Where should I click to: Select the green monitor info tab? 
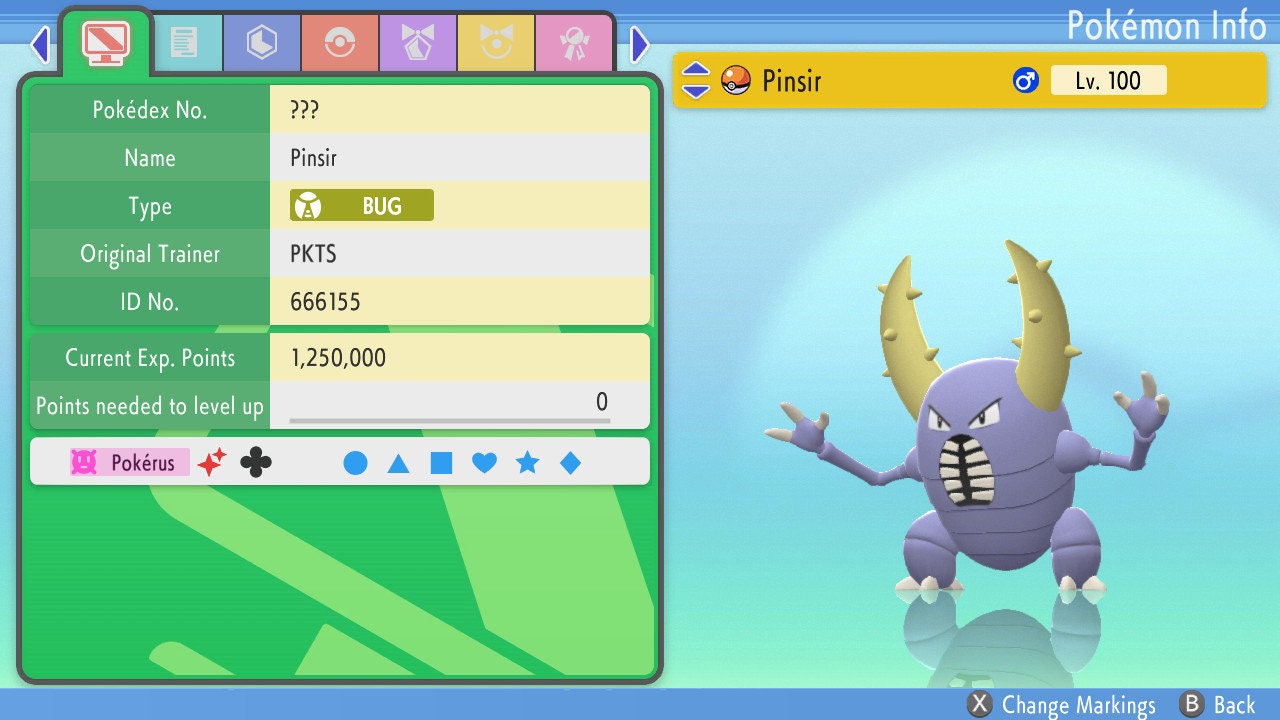(106, 41)
